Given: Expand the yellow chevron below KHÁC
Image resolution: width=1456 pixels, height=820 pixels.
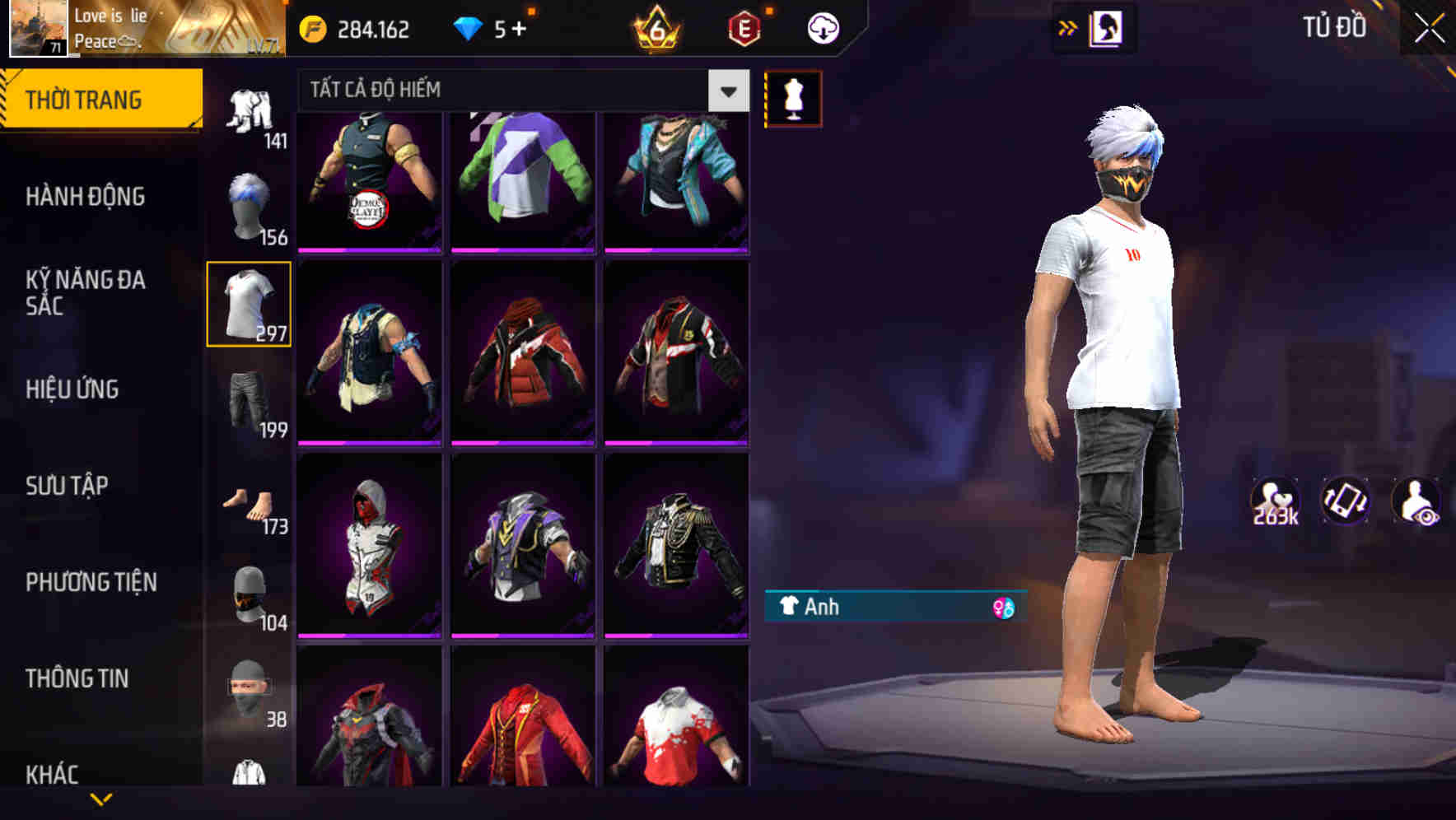Looking at the screenshot, I should [101, 800].
